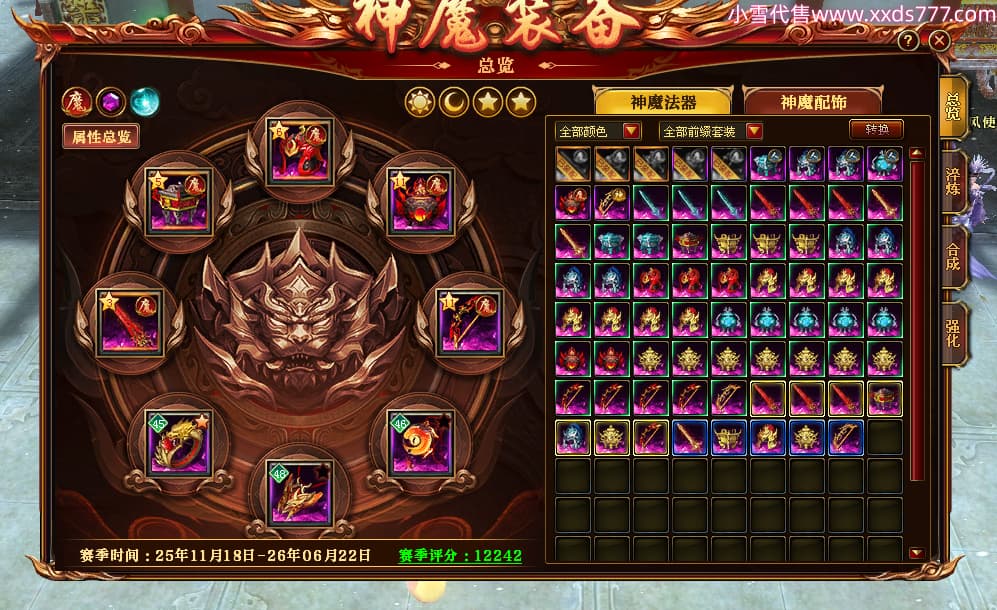The width and height of the screenshot is (997, 610).
Task: Select the 淬炼 side tab
Action: tap(954, 179)
